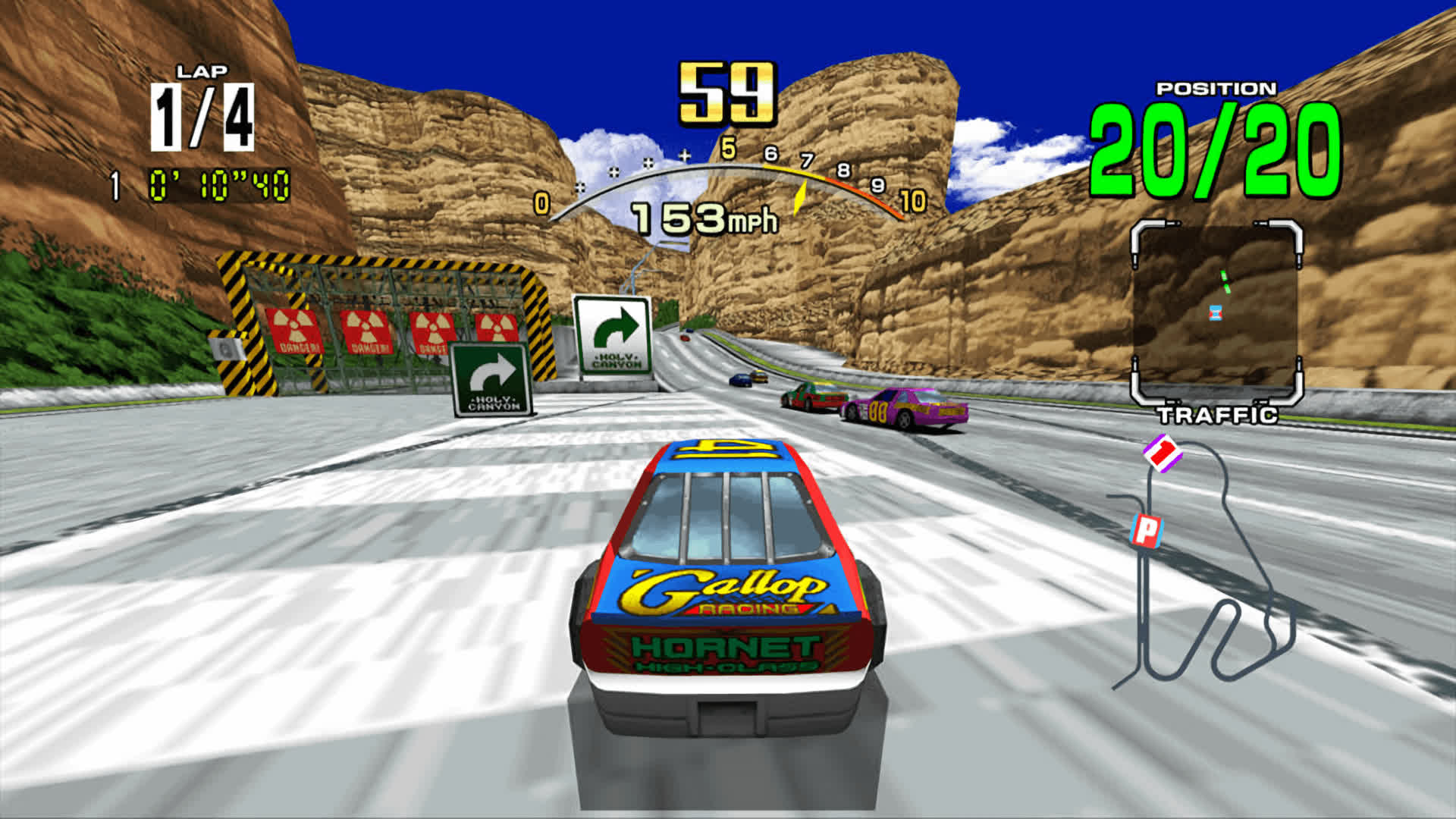
Task: Click the traffic radar display
Action: [1216, 312]
